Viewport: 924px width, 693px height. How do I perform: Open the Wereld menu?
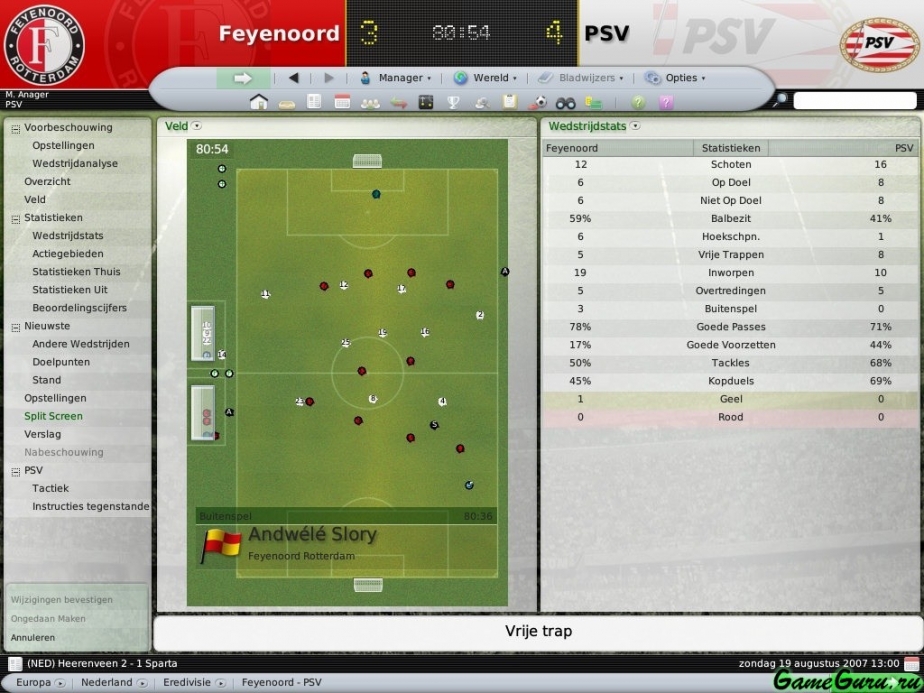coord(485,78)
